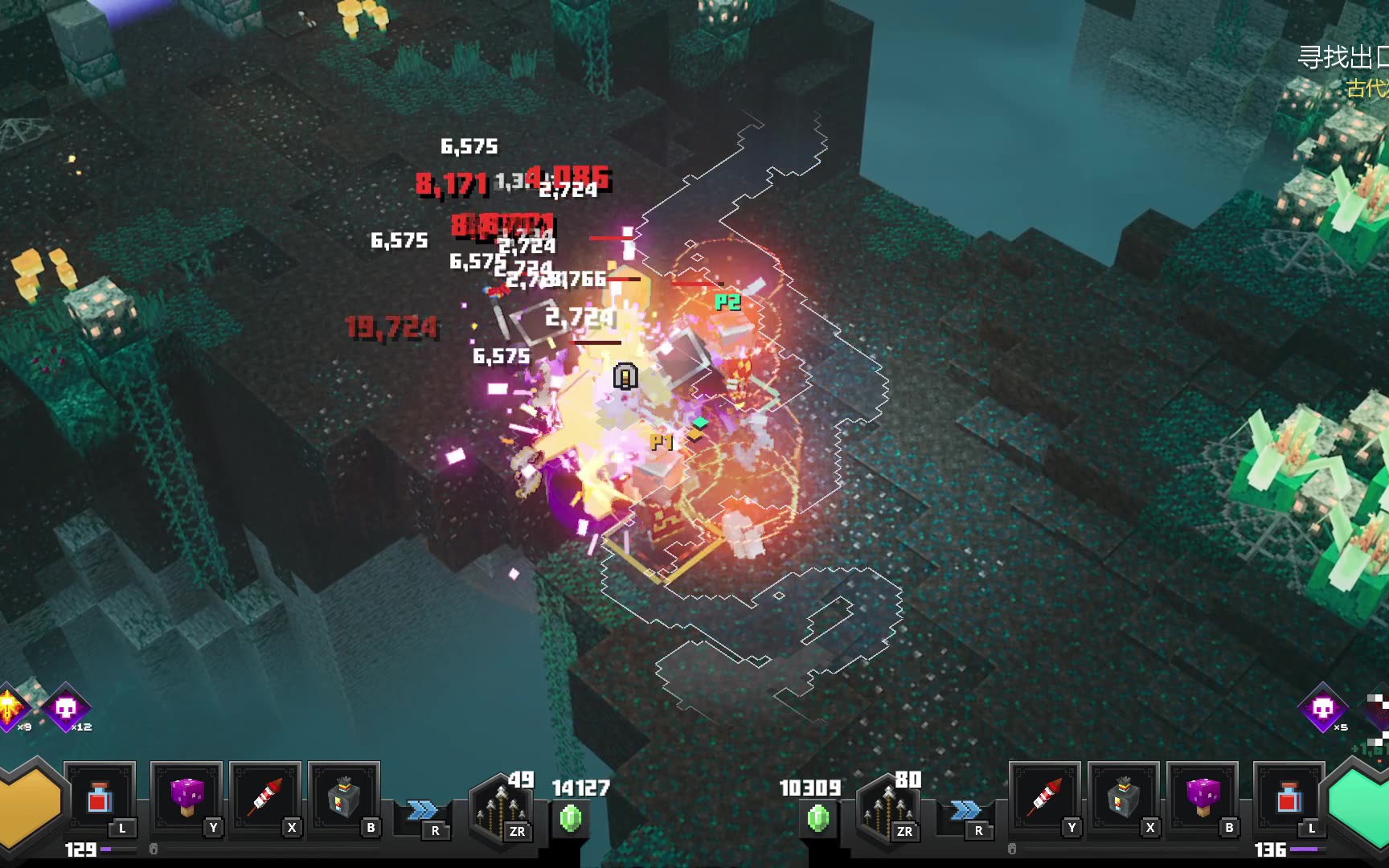The width and height of the screenshot is (1389, 868).
Task: Select the Firework Arrow slot with X badge
Action: click(264, 798)
